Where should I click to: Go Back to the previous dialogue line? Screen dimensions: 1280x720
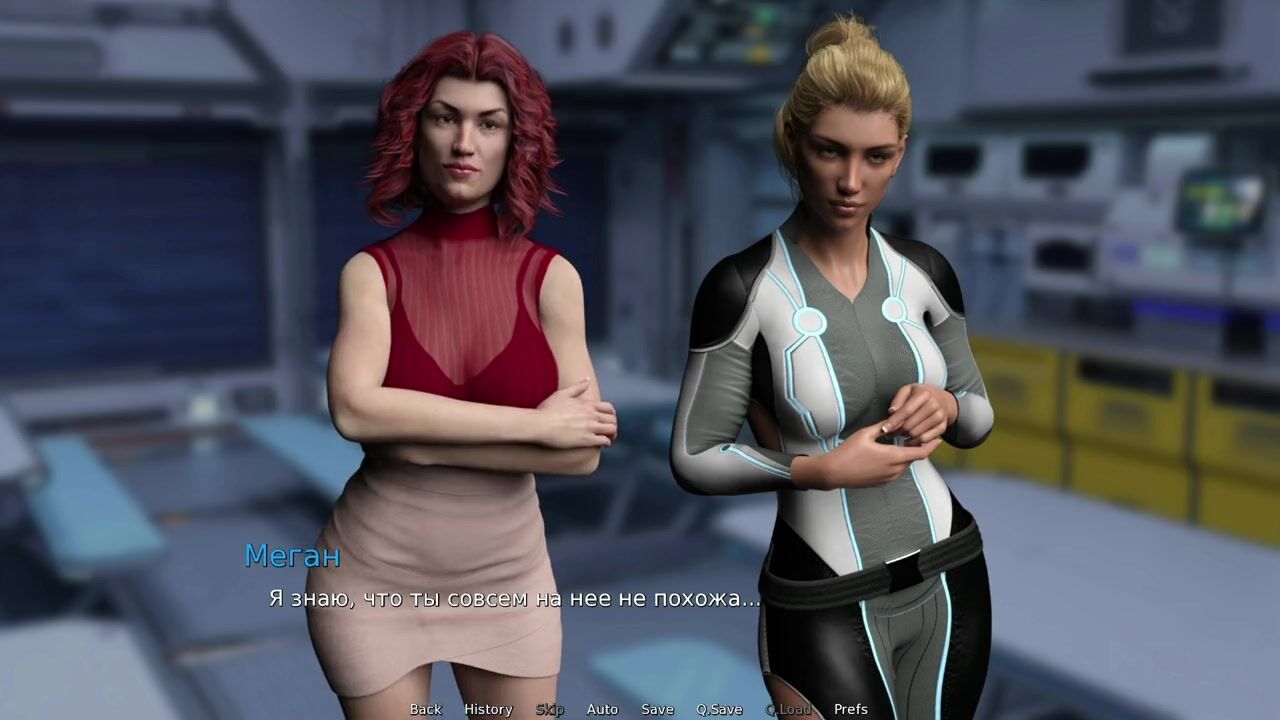[425, 709]
